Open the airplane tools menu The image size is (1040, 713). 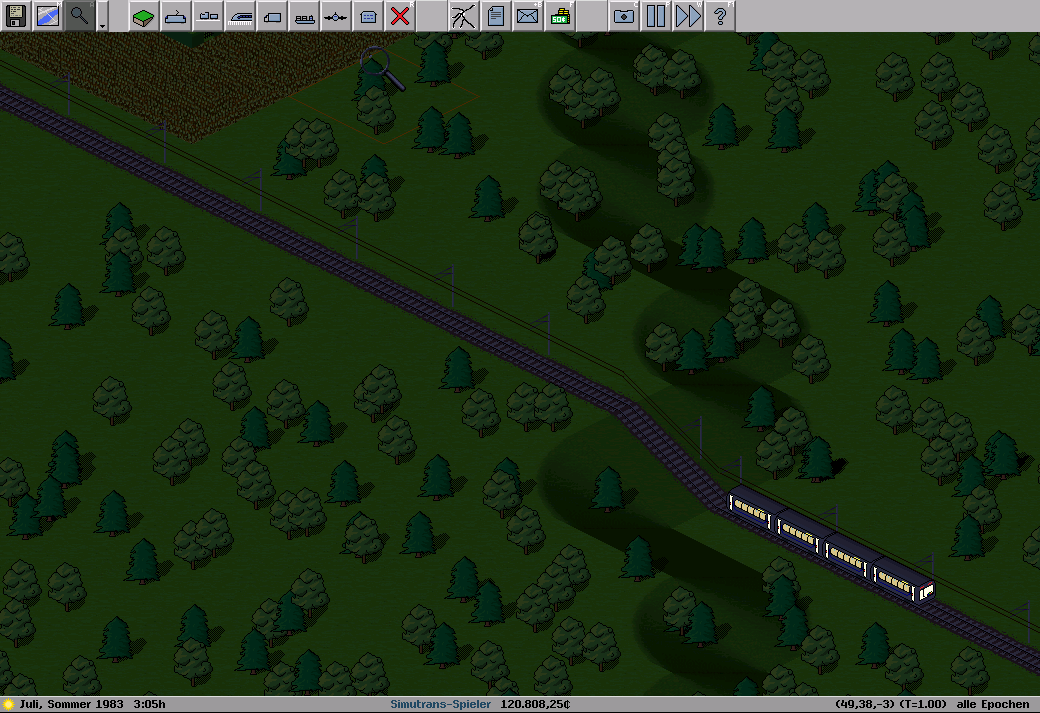click(x=336, y=16)
